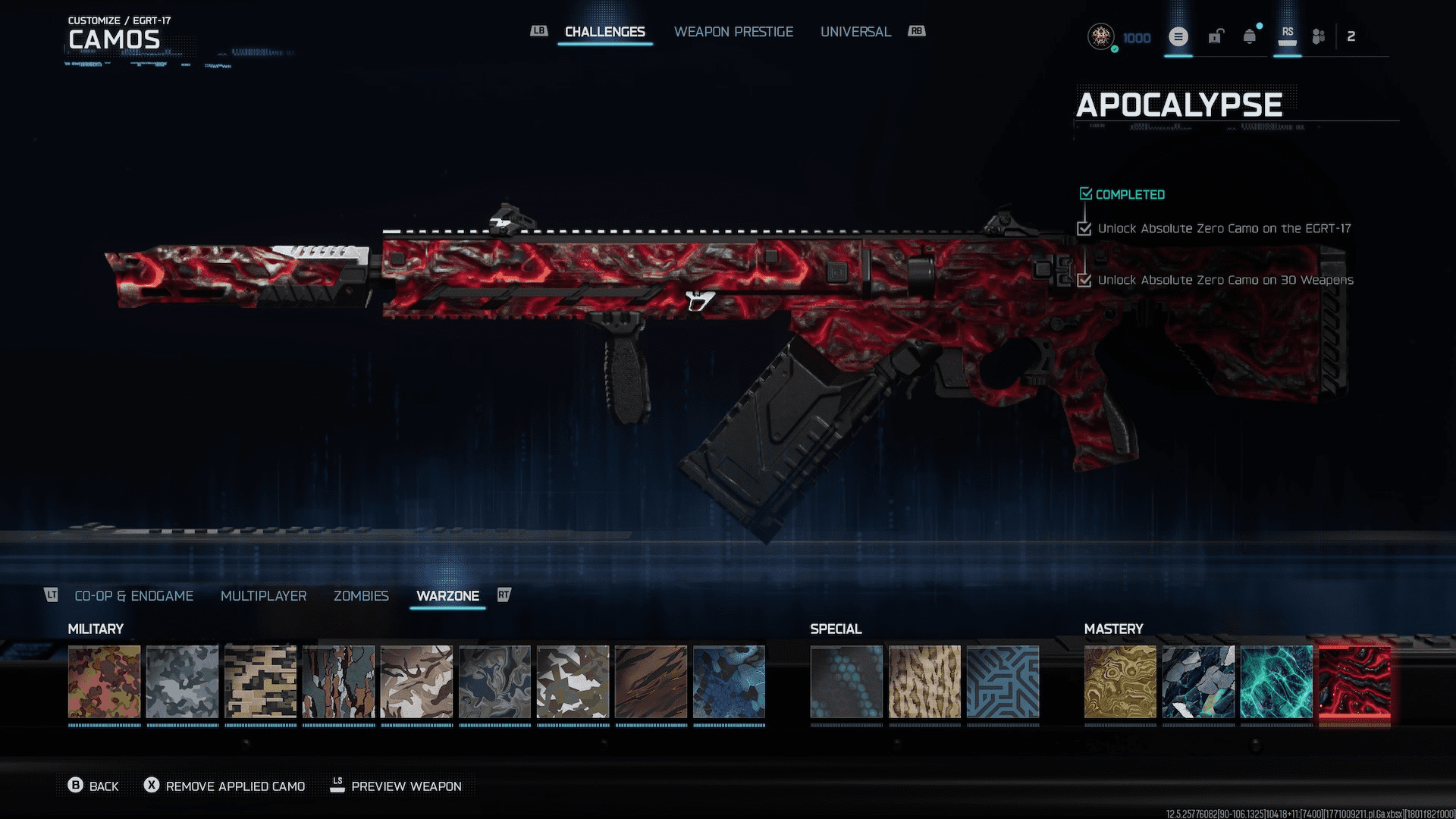
Task: Choose the shattered ice mastery camo
Action: point(1198,682)
